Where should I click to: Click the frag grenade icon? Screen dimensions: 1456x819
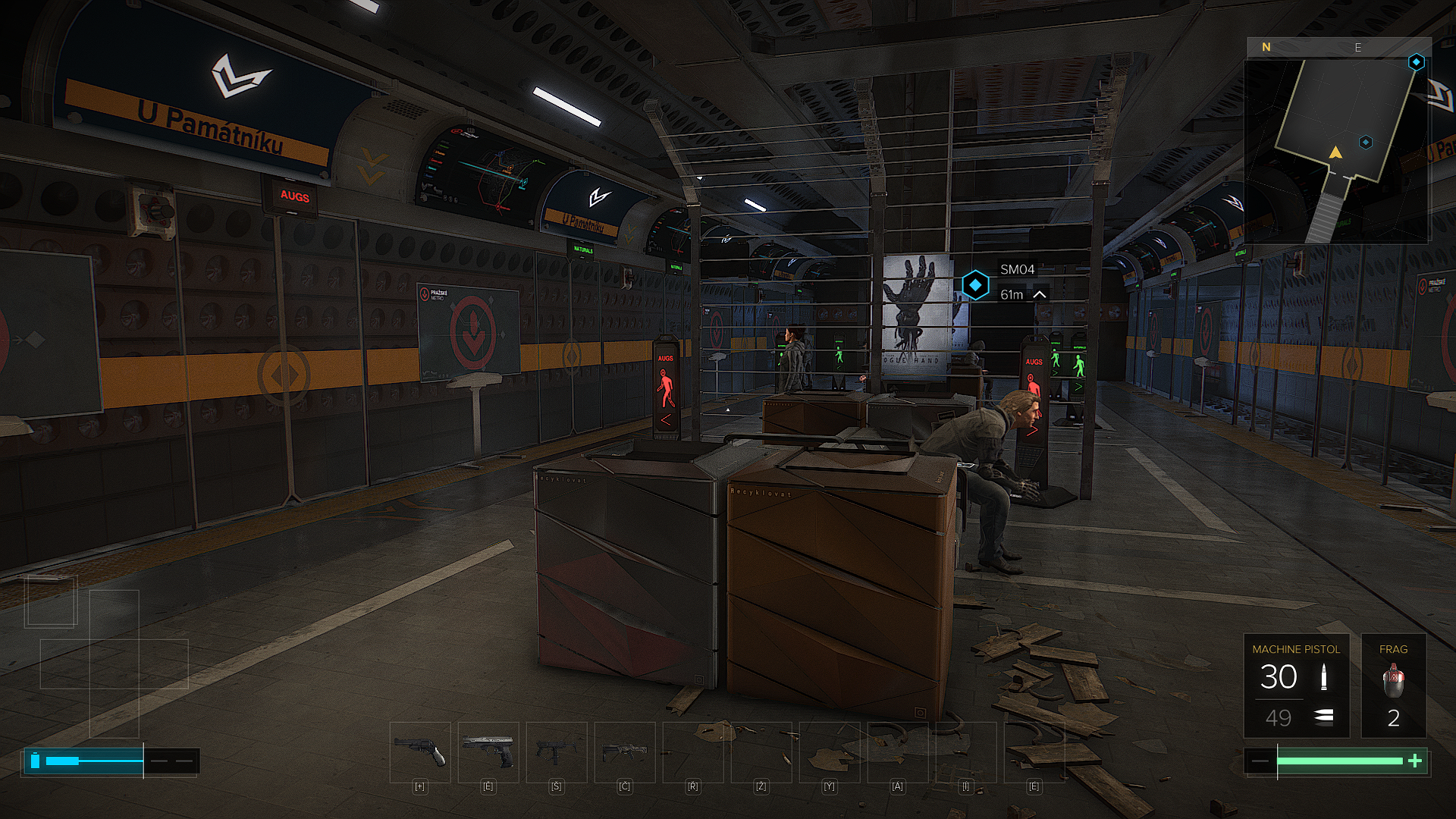pos(1393,680)
